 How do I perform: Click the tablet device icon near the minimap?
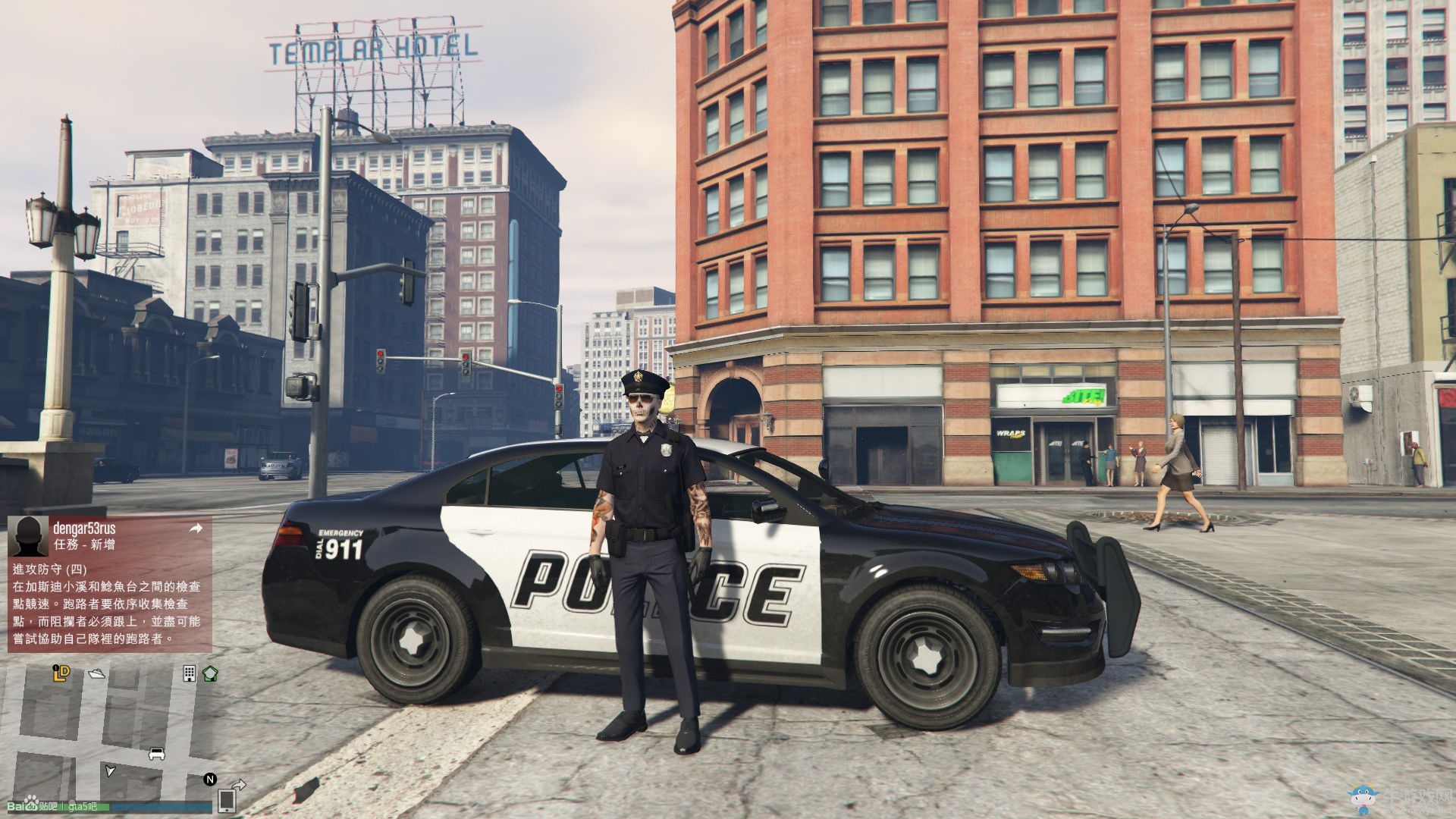227,802
